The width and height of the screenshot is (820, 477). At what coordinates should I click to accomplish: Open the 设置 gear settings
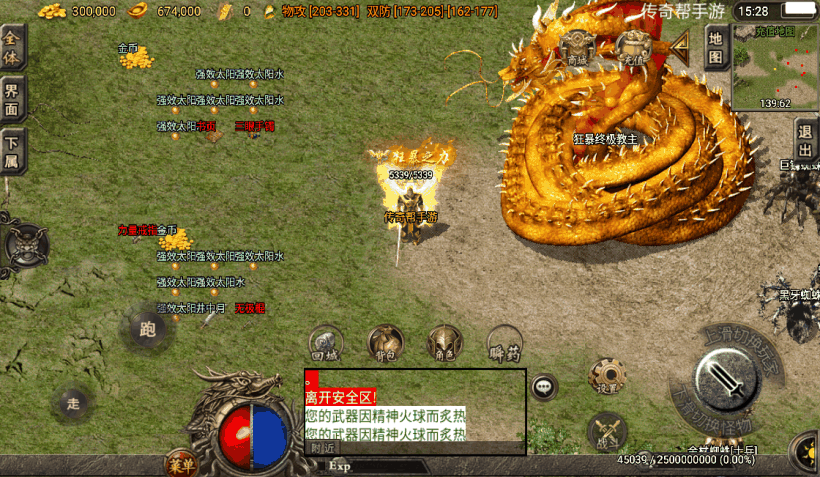[x=607, y=376]
